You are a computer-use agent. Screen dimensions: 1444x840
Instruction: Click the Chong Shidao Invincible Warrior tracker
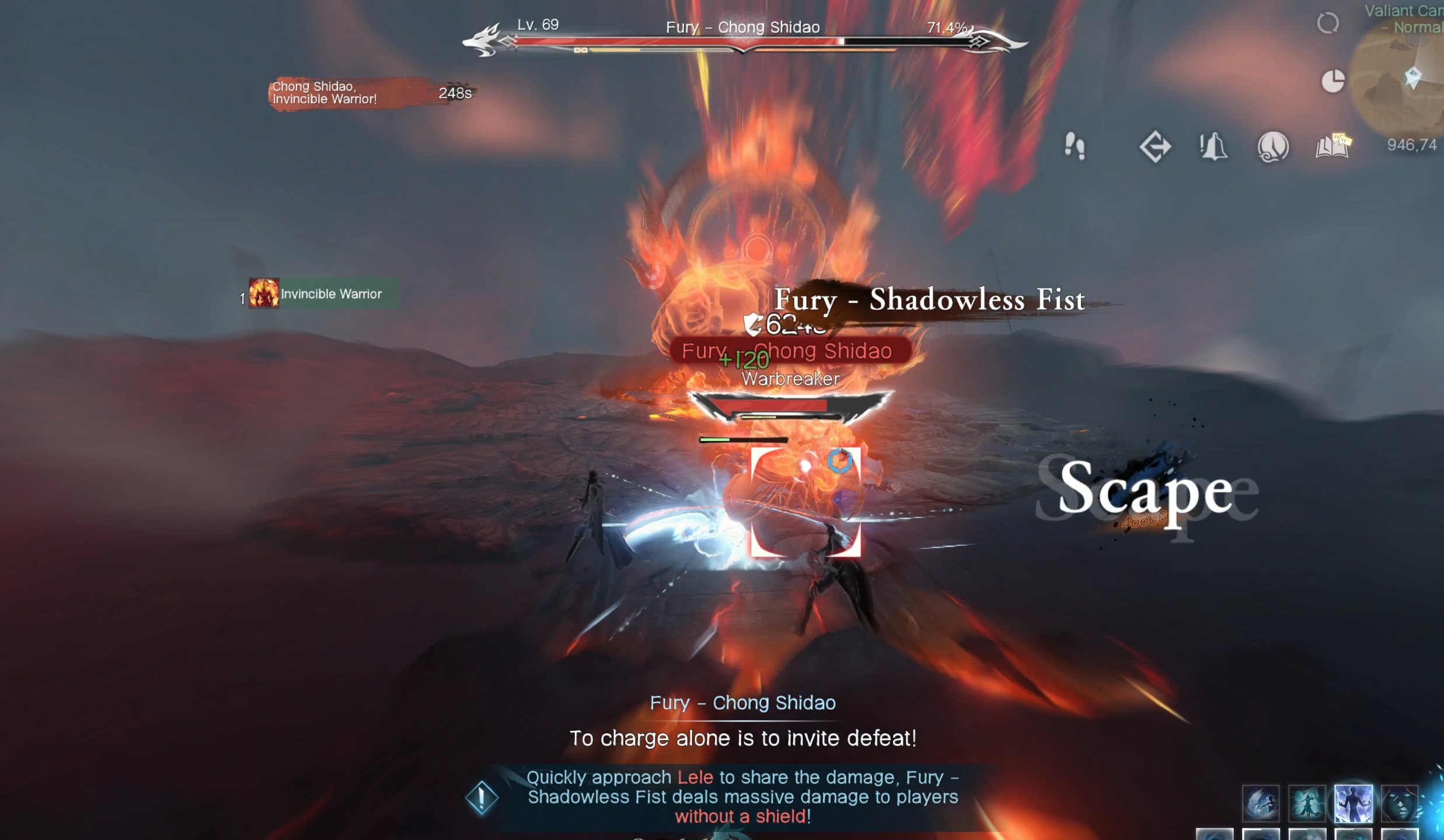click(371, 93)
